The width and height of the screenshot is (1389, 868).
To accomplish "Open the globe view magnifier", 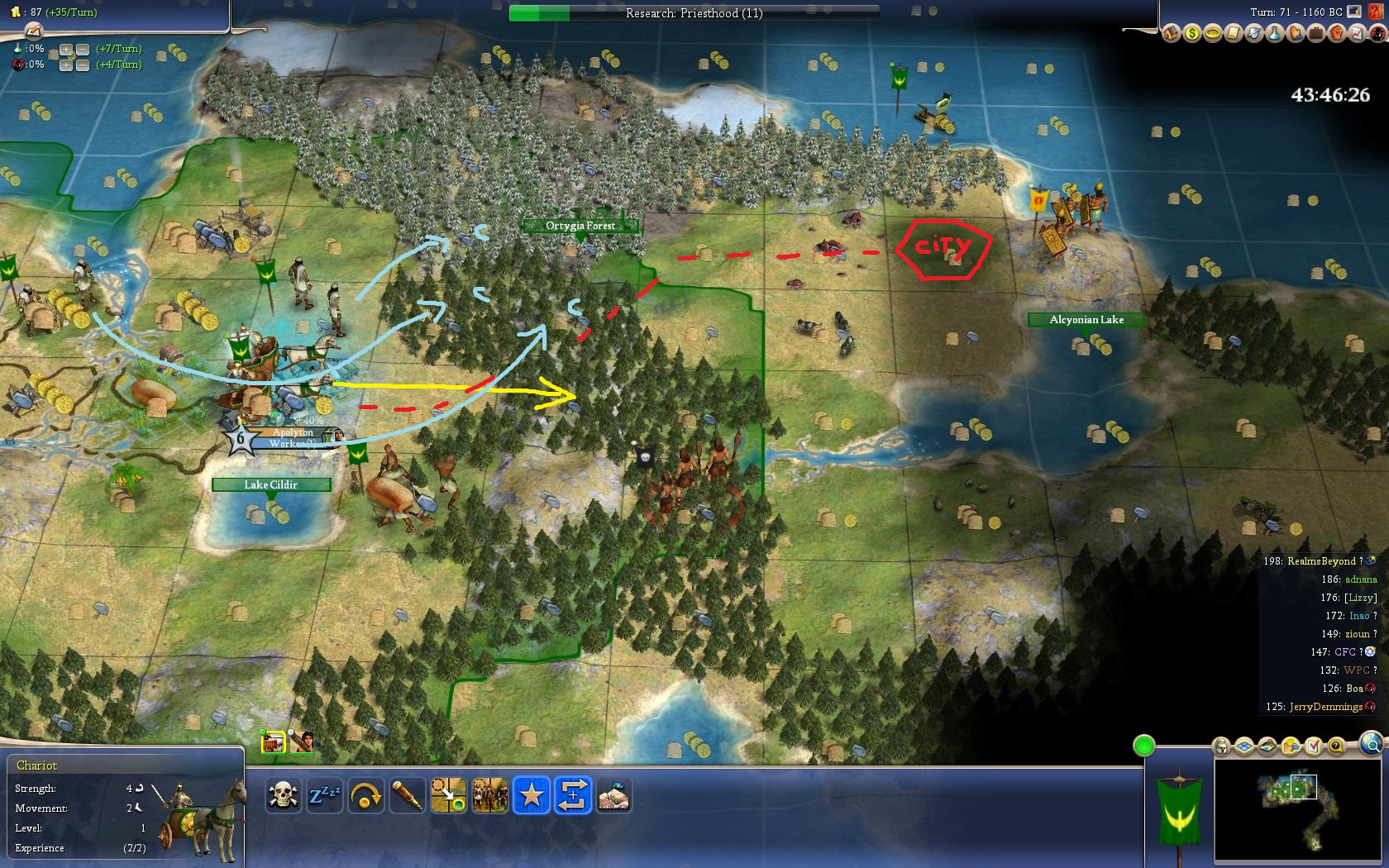I will click(1371, 744).
